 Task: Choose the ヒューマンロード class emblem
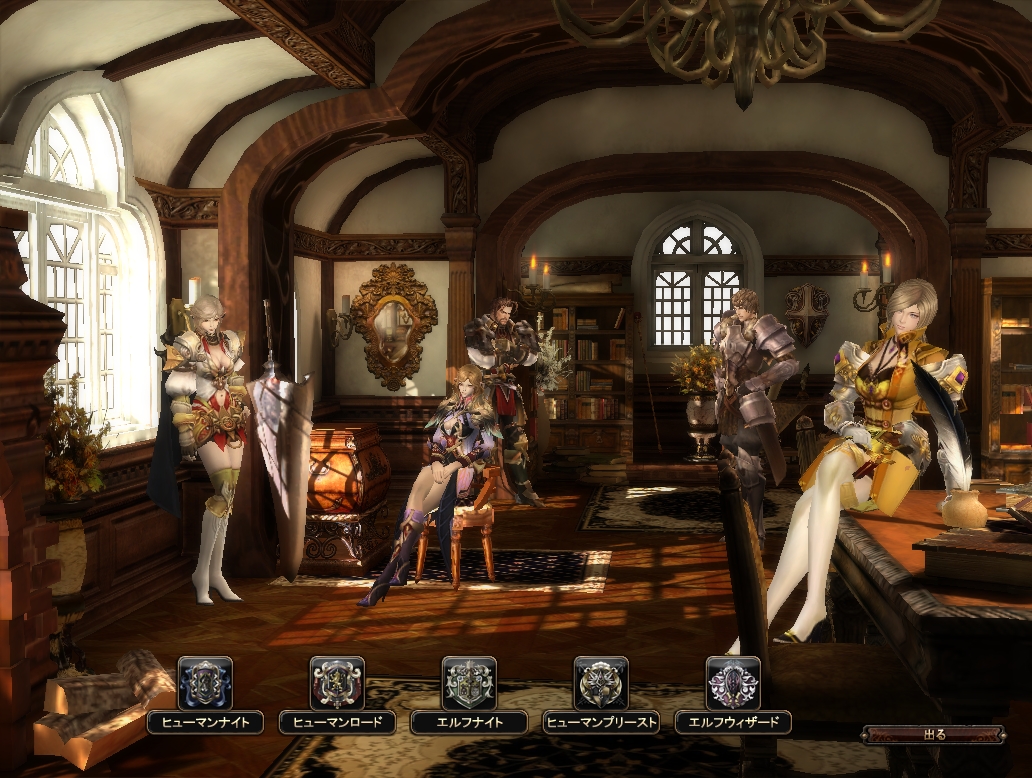point(337,683)
